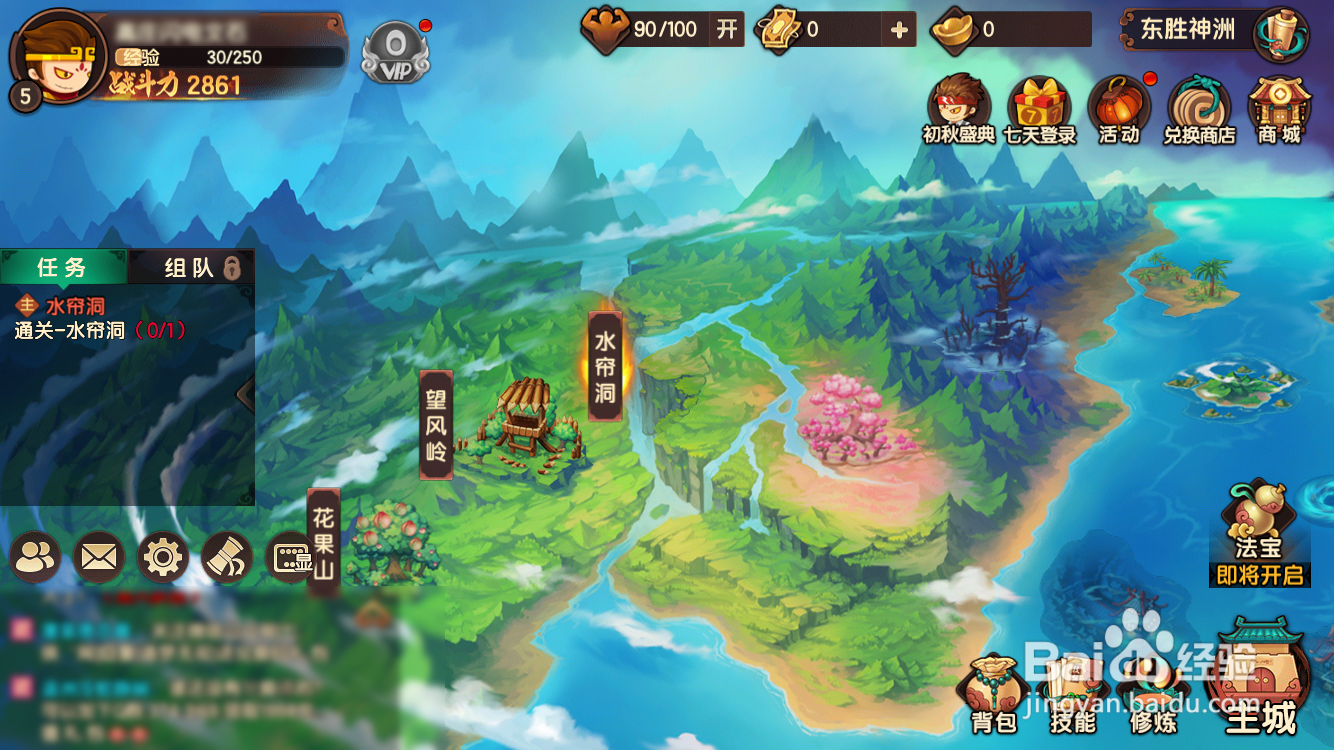1334x750 pixels.
Task: Open the 活动 activities lantern
Action: 1119,109
